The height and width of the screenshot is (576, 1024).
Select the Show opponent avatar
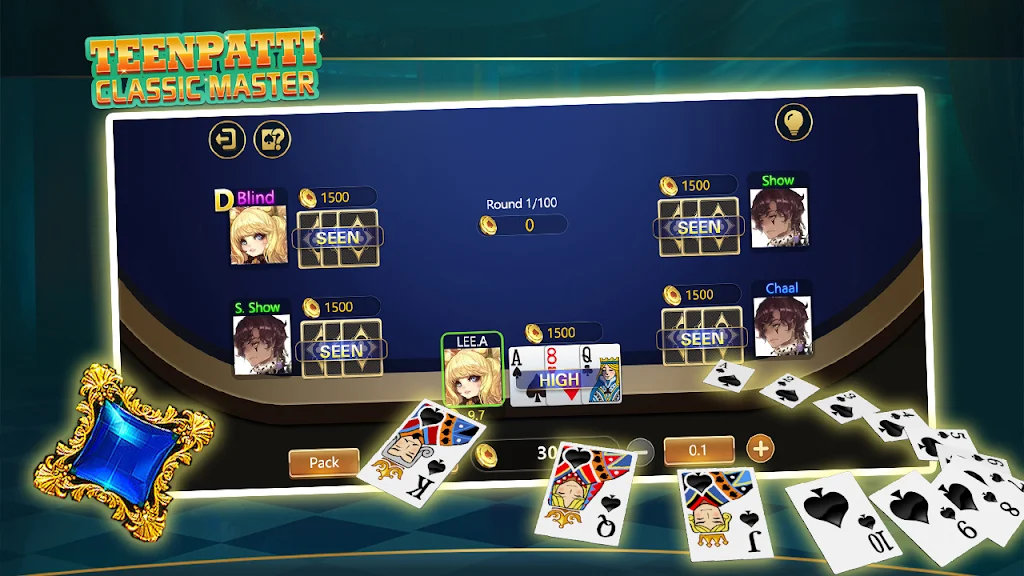click(x=778, y=218)
